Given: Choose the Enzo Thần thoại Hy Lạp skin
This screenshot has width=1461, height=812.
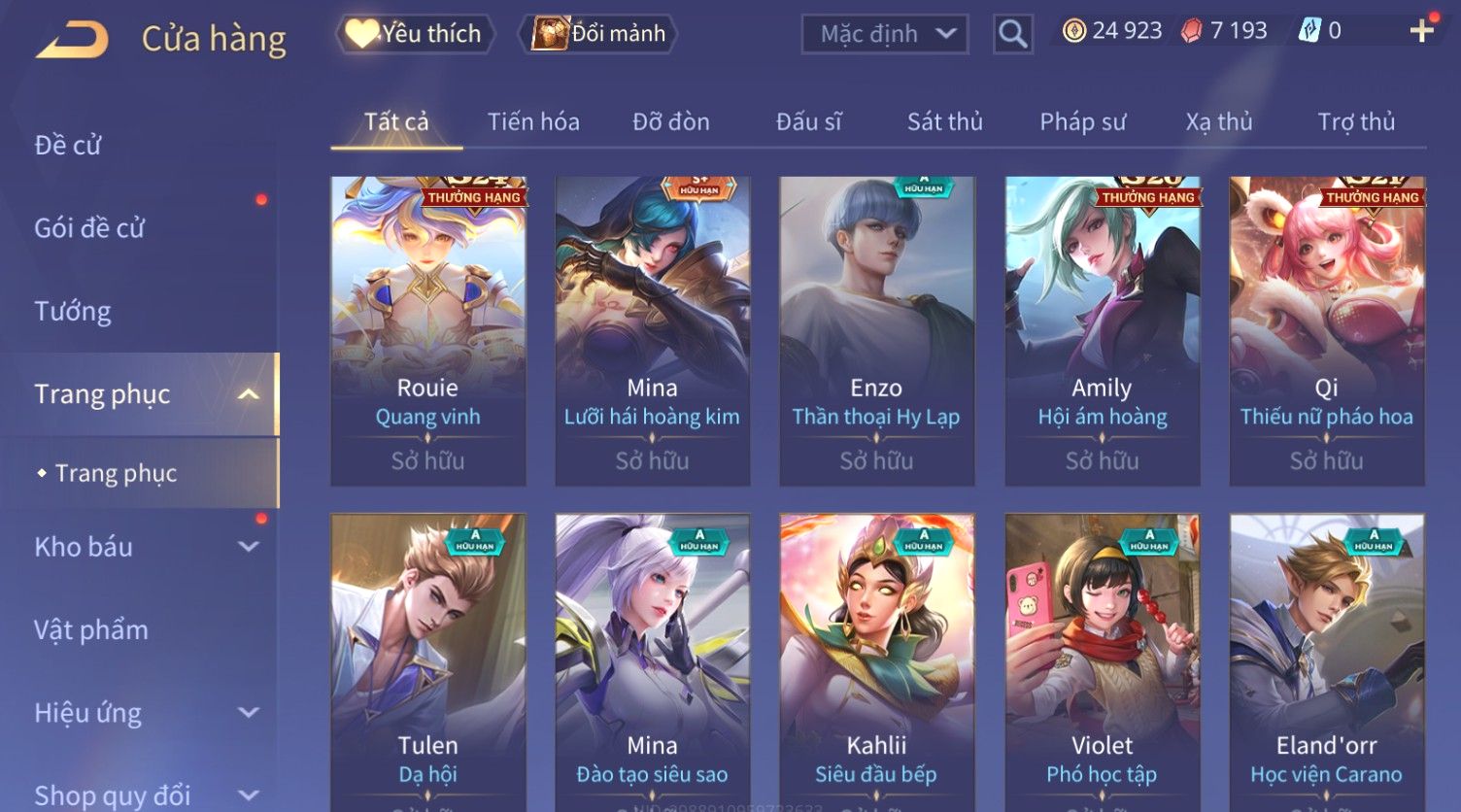Looking at the screenshot, I should click(876, 330).
